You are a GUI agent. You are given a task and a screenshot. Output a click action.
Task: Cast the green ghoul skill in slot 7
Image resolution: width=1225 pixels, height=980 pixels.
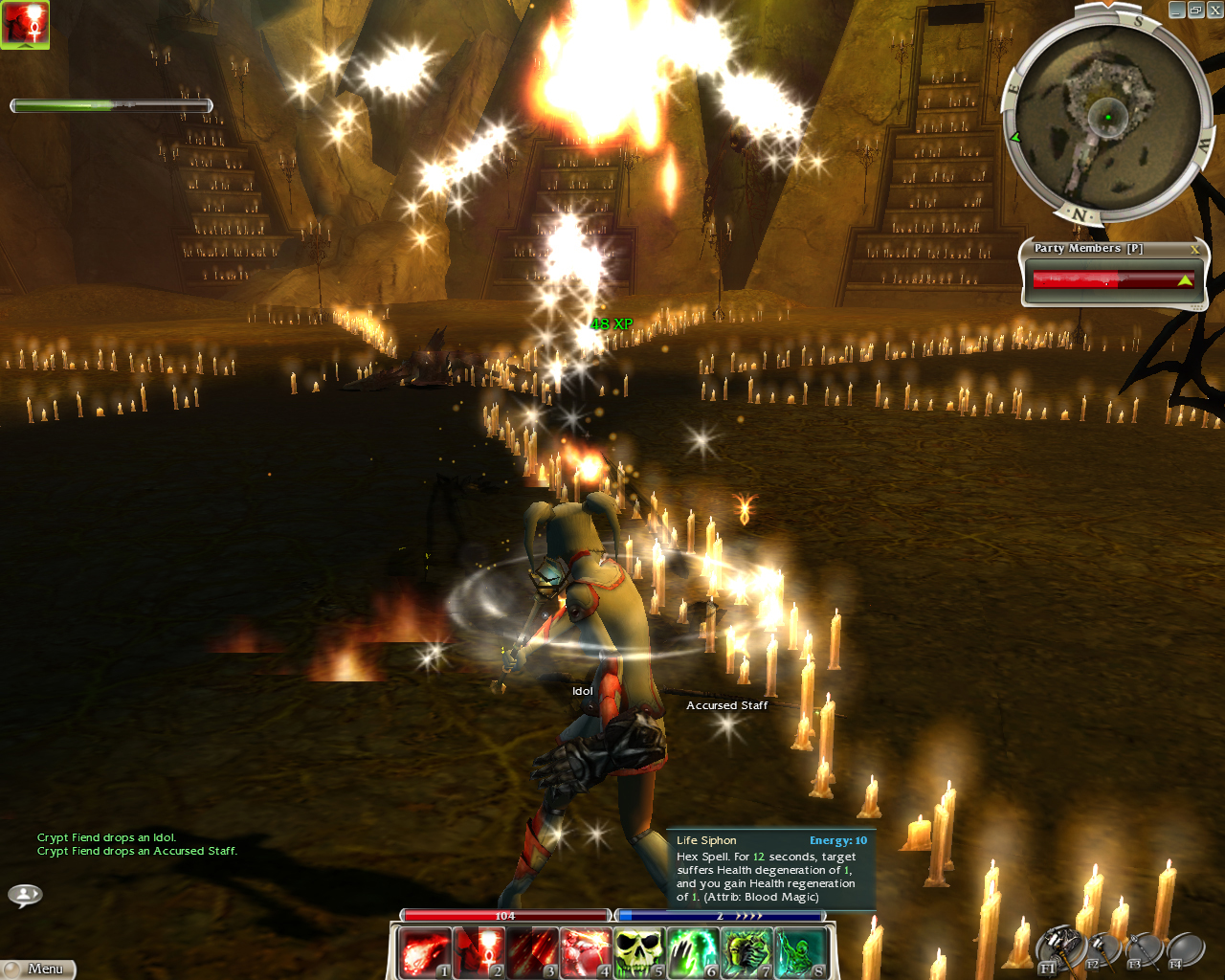tap(746, 953)
